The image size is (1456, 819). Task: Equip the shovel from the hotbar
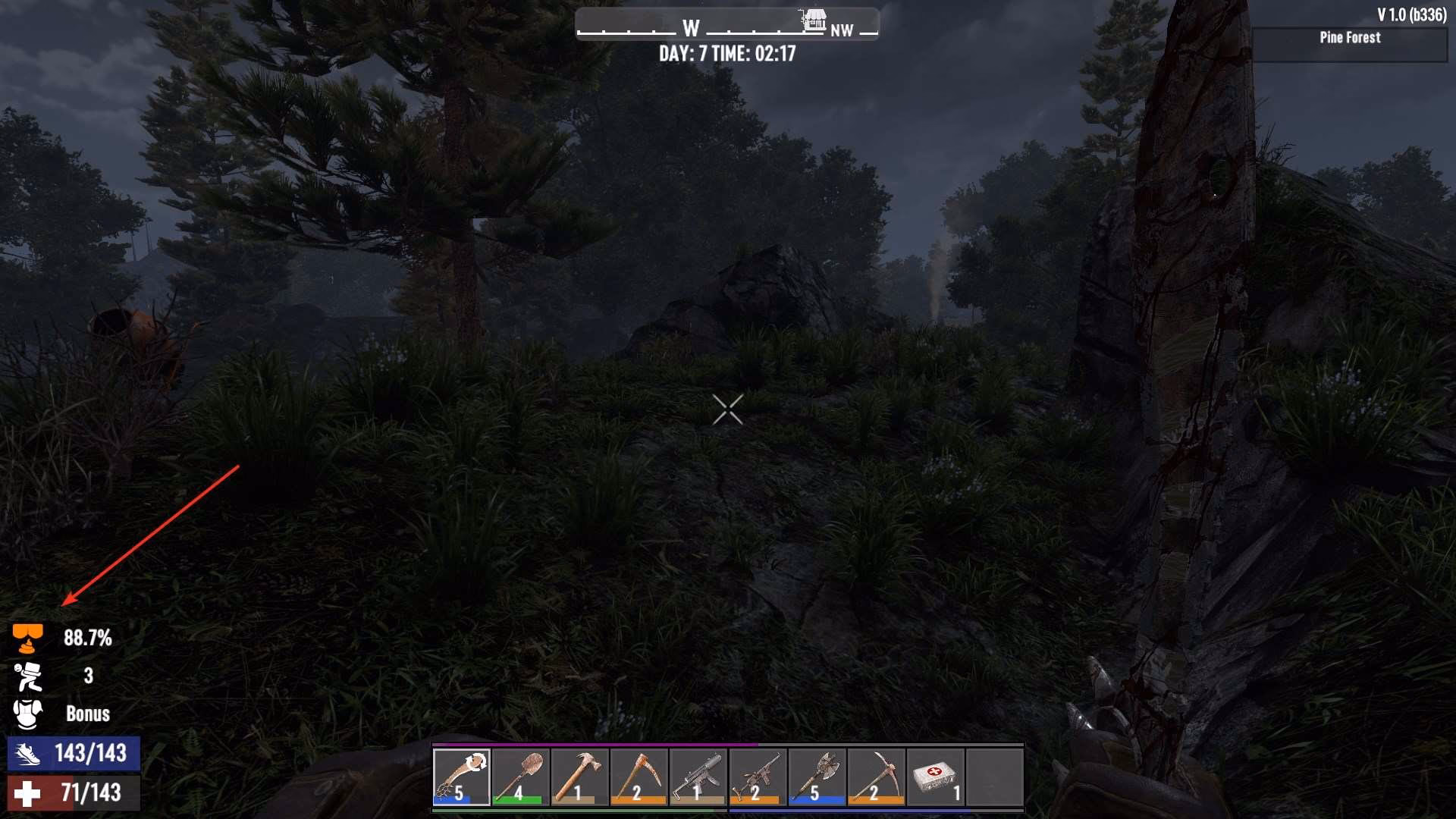pyautogui.click(x=520, y=777)
